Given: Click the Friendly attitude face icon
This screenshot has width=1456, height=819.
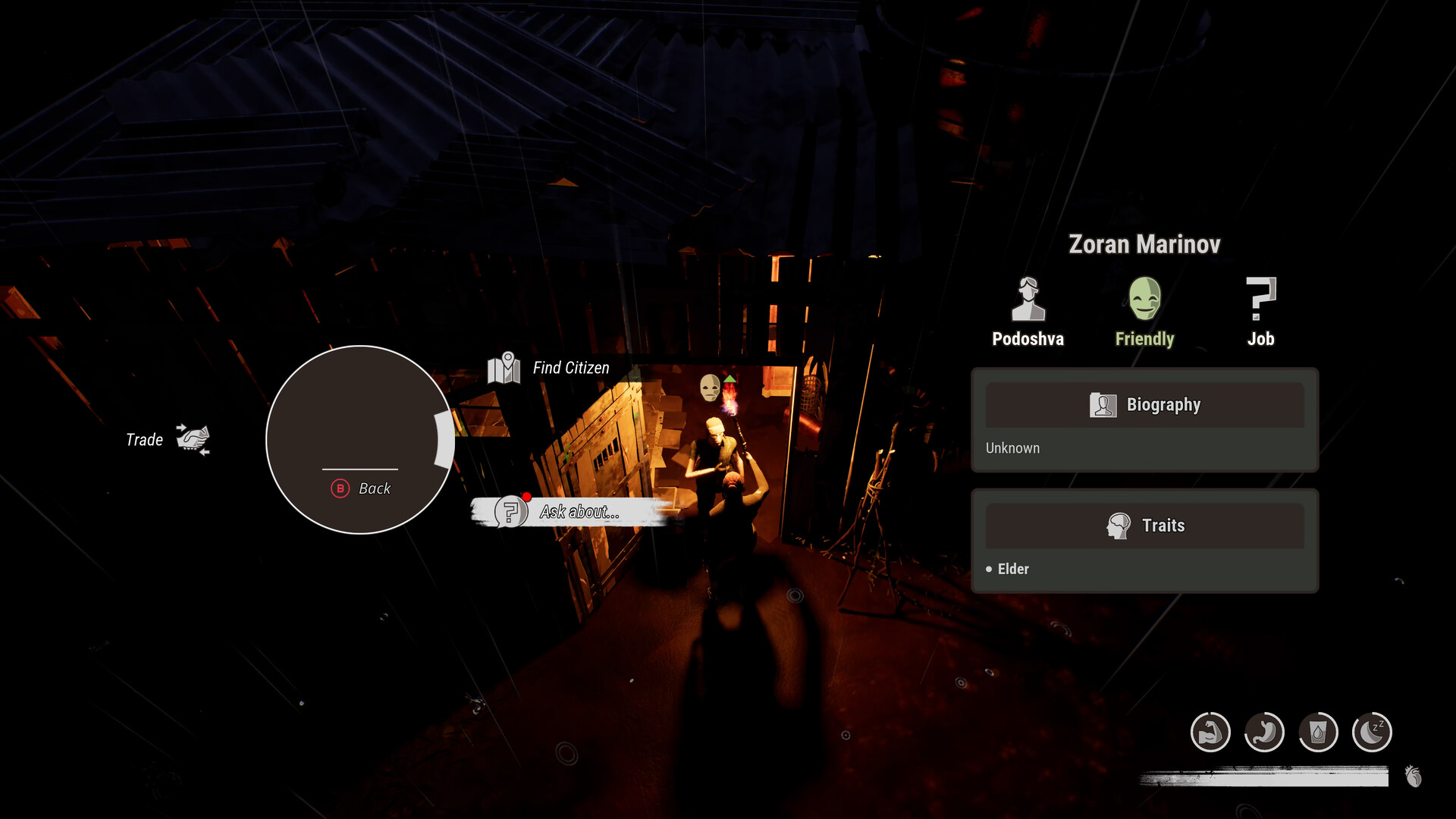Looking at the screenshot, I should point(1144,299).
